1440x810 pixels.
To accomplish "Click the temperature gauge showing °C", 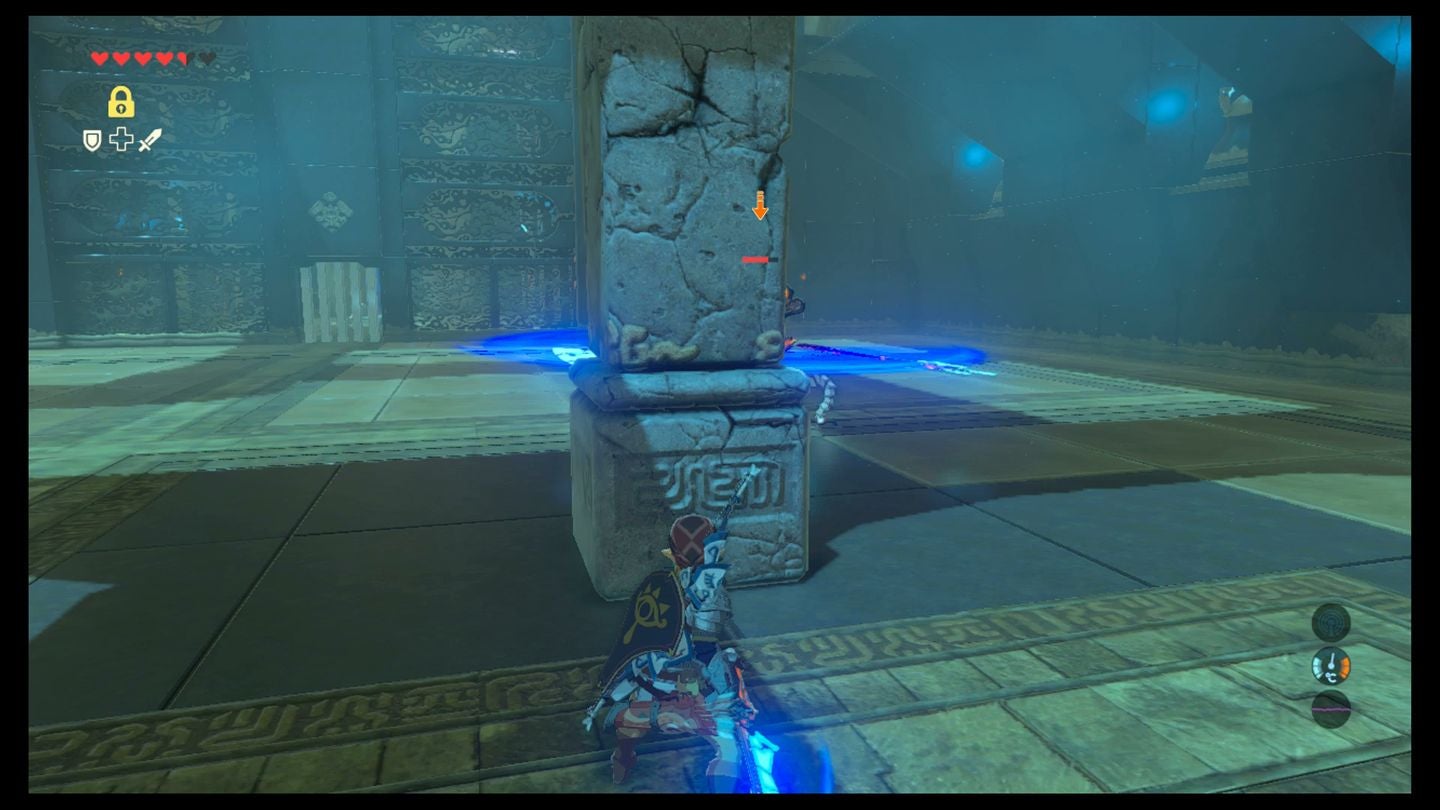I will coord(1330,665).
